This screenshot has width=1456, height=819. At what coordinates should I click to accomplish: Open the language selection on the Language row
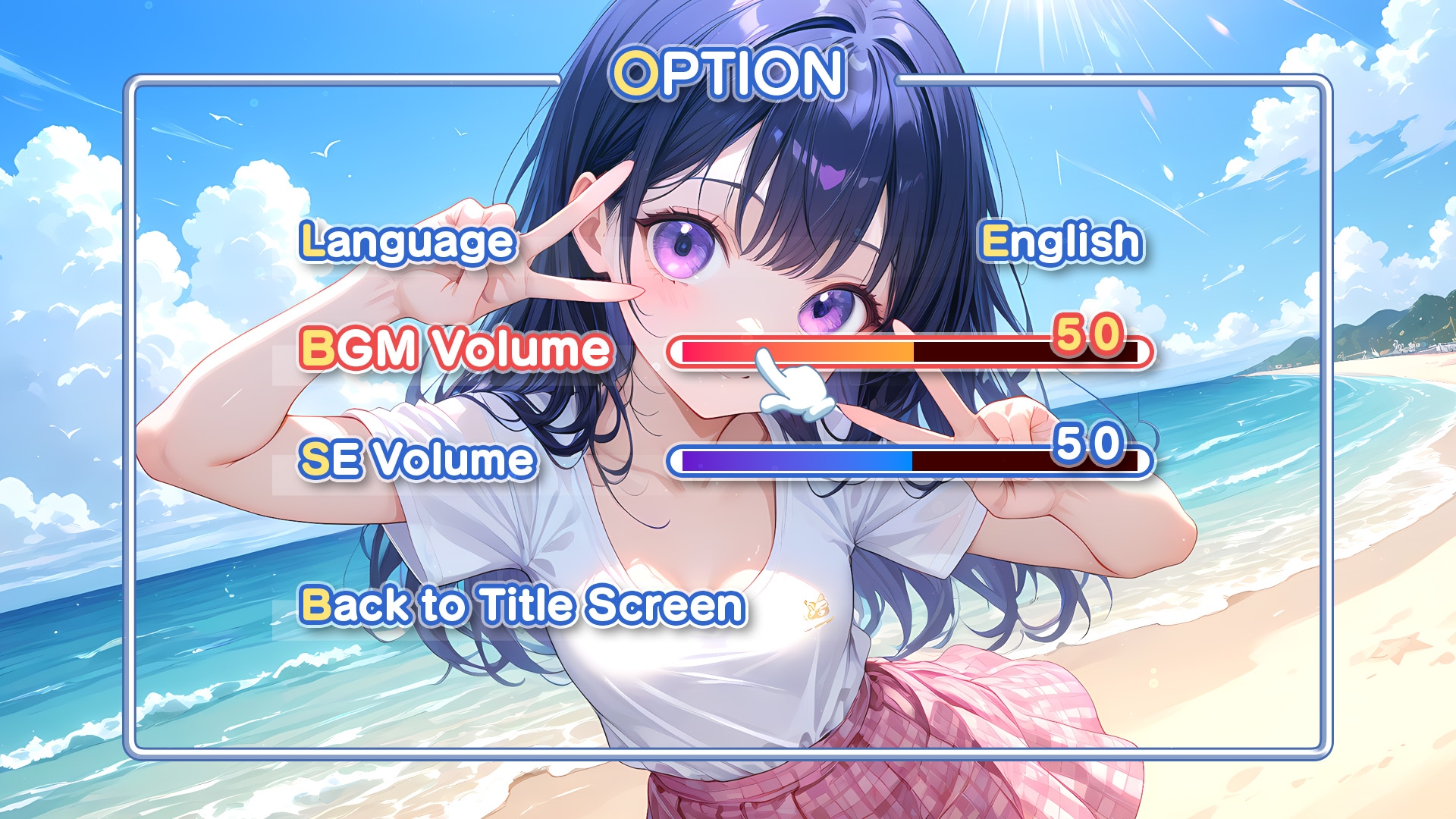pos(1058,243)
